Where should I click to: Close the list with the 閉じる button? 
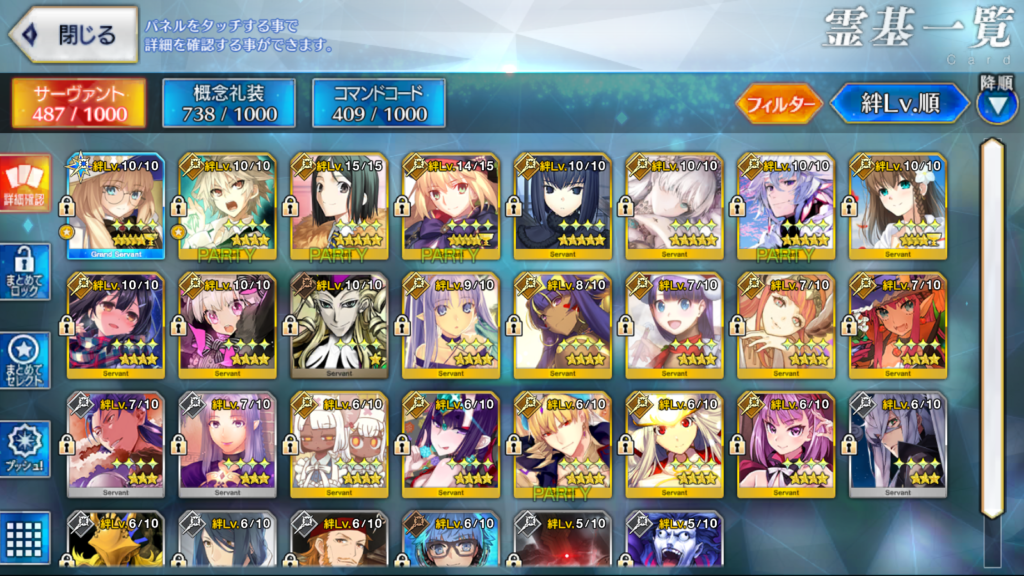[x=73, y=35]
